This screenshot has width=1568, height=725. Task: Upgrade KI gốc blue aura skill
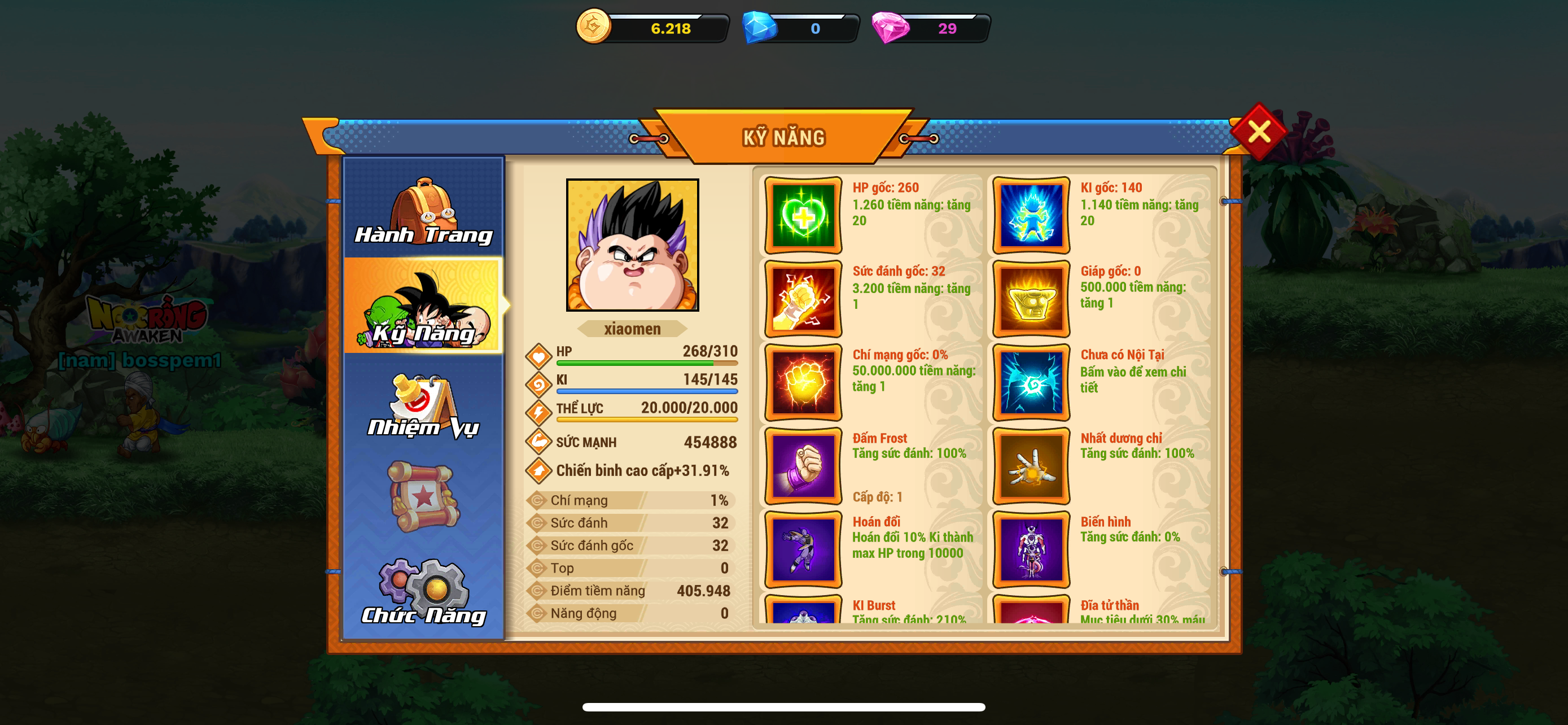tap(1031, 216)
